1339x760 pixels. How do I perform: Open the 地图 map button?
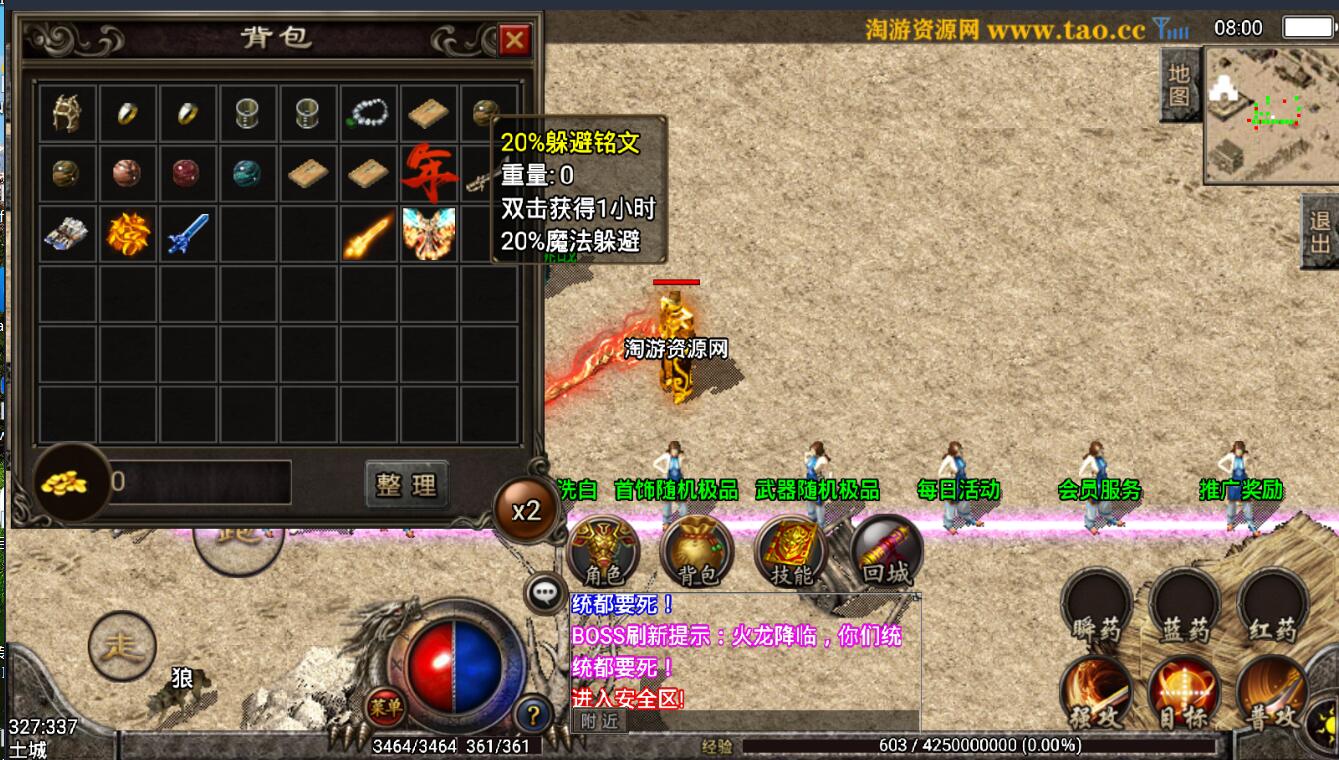(x=1180, y=86)
